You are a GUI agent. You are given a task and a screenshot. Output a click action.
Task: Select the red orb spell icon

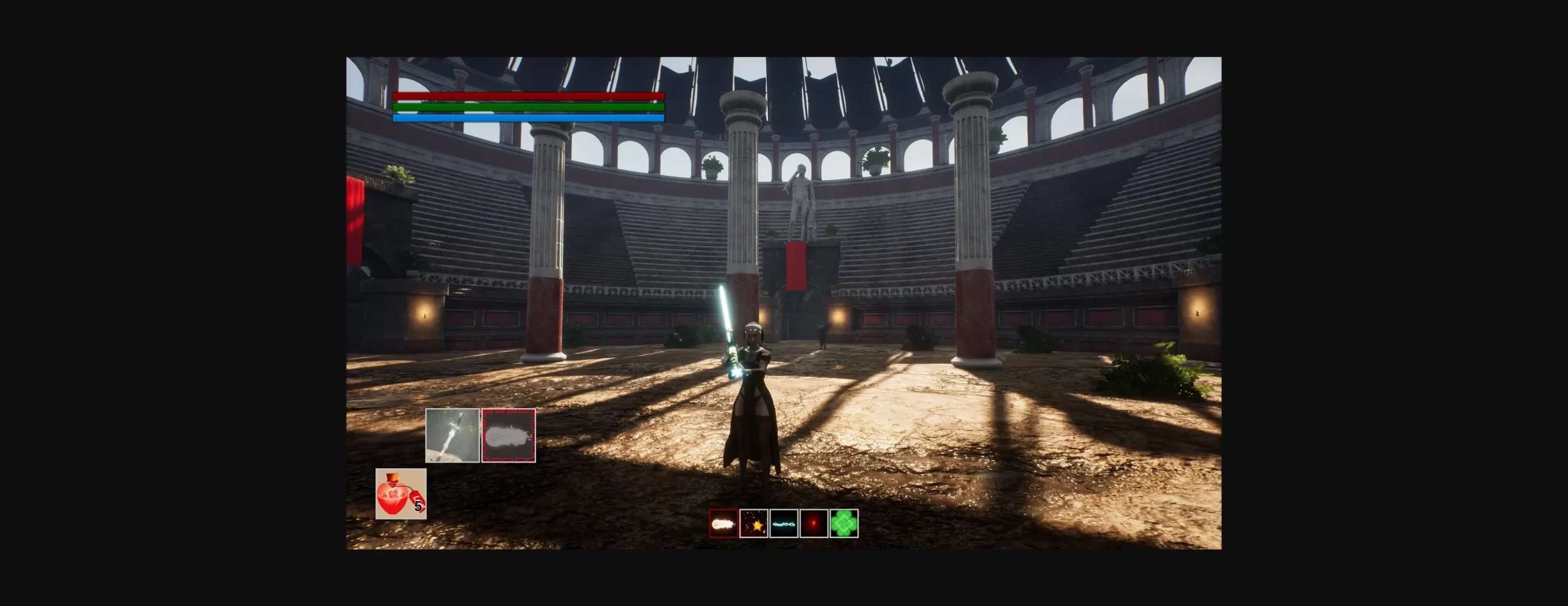(815, 524)
